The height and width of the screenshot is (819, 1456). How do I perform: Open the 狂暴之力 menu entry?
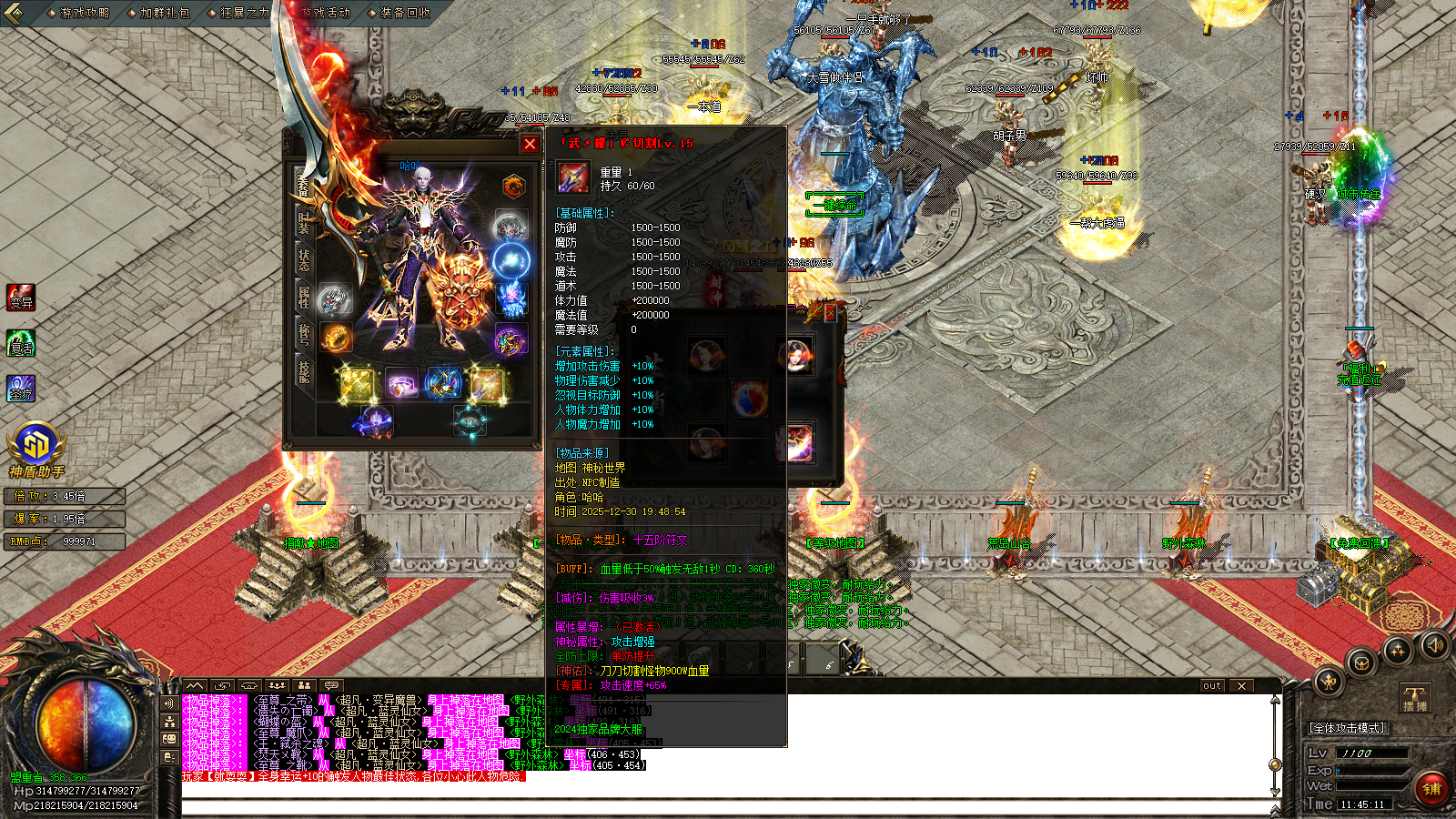point(244,13)
